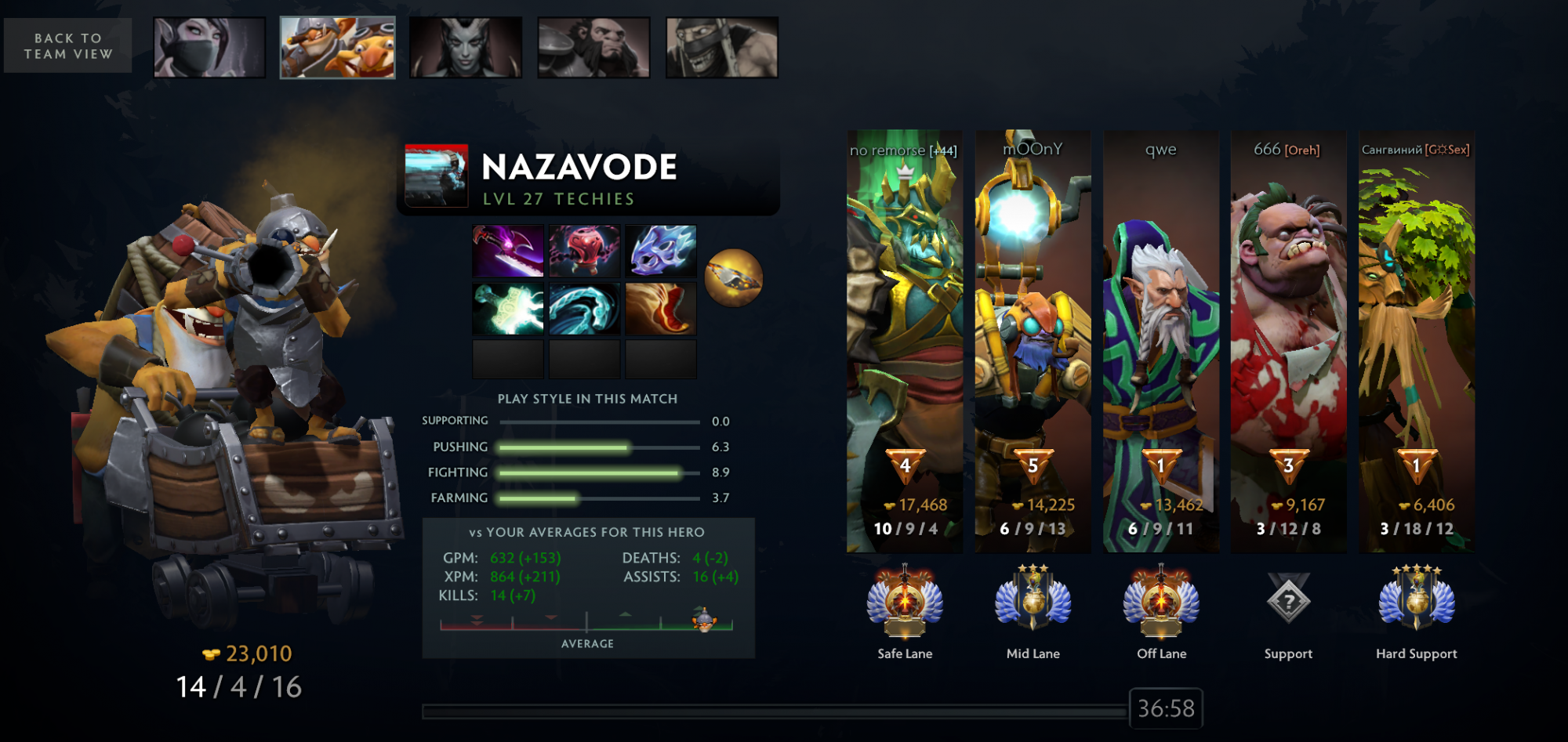The image size is (1568, 742).
Task: Open the 666 Pudge player card
Action: 1289,341
